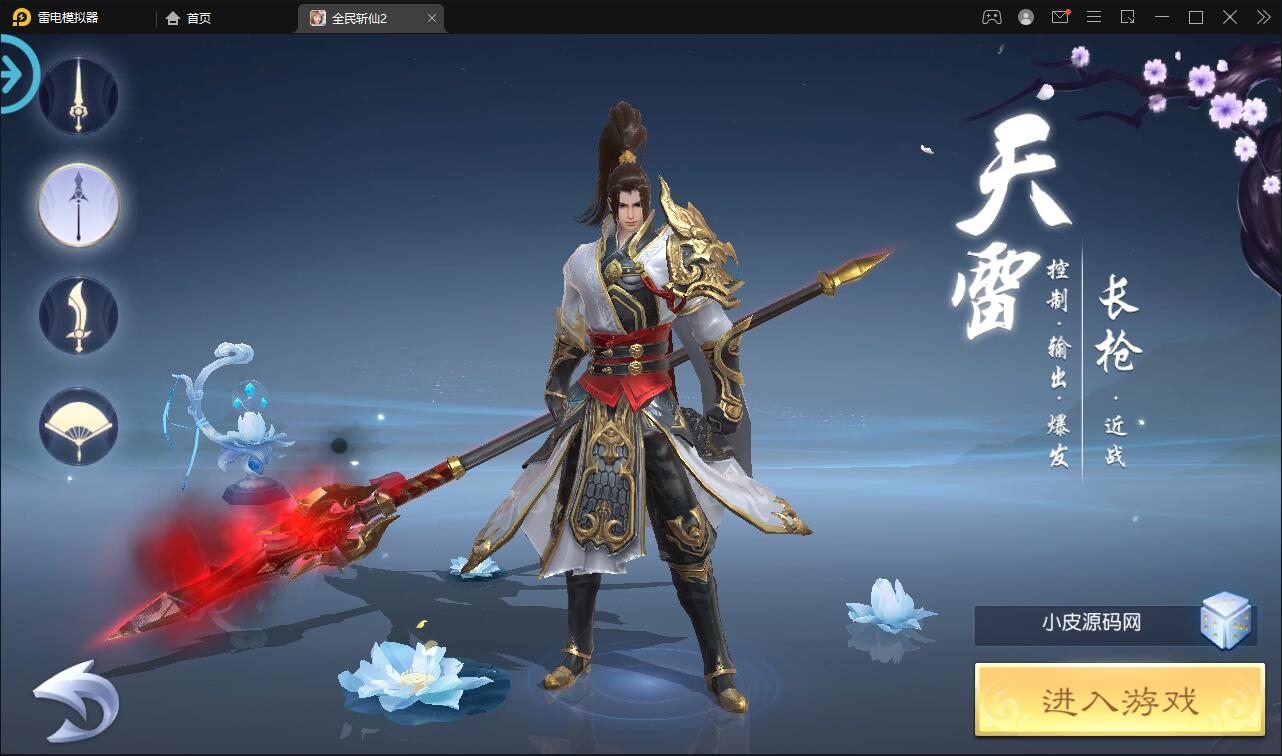Open the mail inbox with red notification dot
The image size is (1282, 756).
(1060, 17)
